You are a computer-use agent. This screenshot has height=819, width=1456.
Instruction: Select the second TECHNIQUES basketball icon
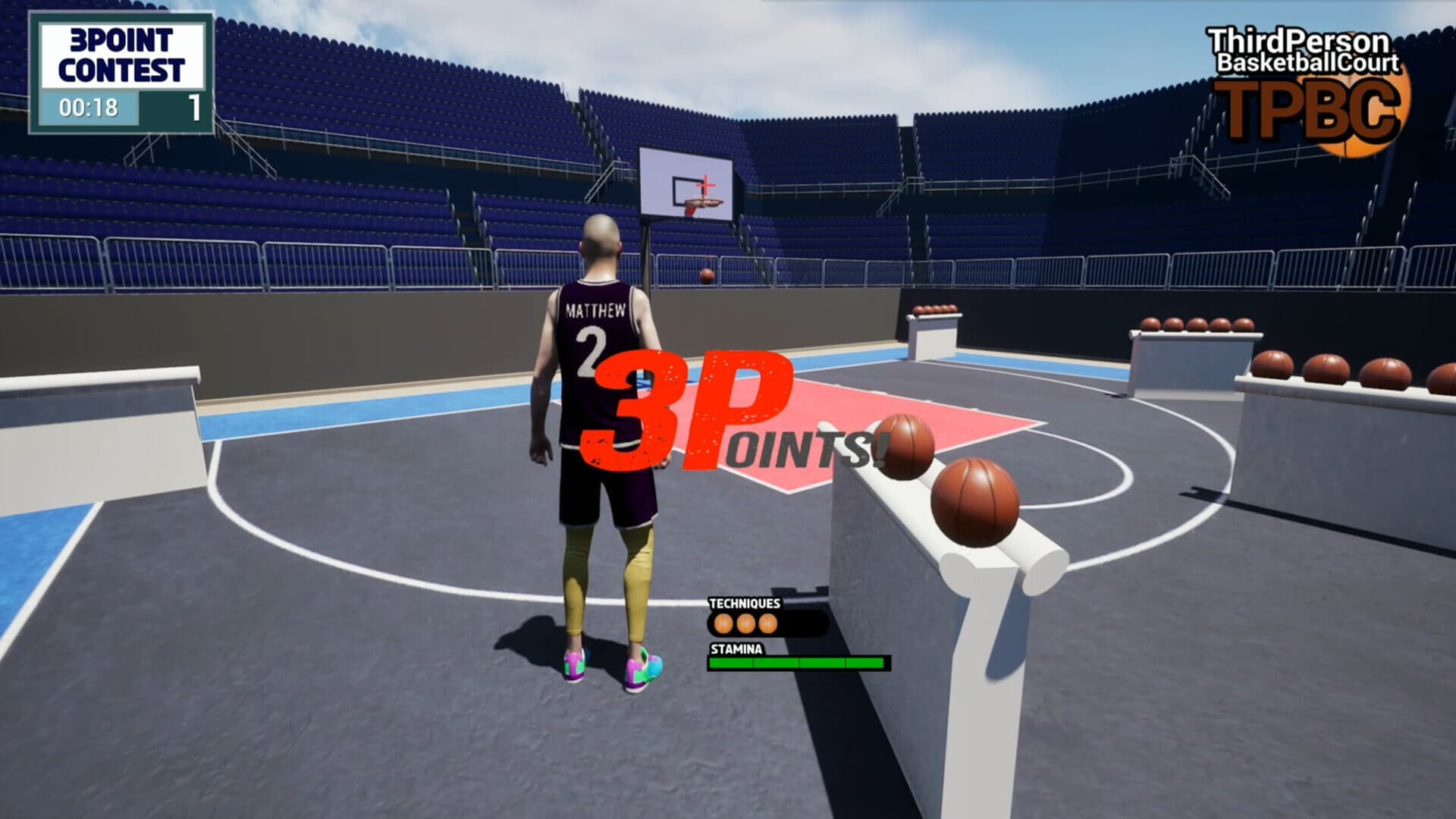click(745, 623)
